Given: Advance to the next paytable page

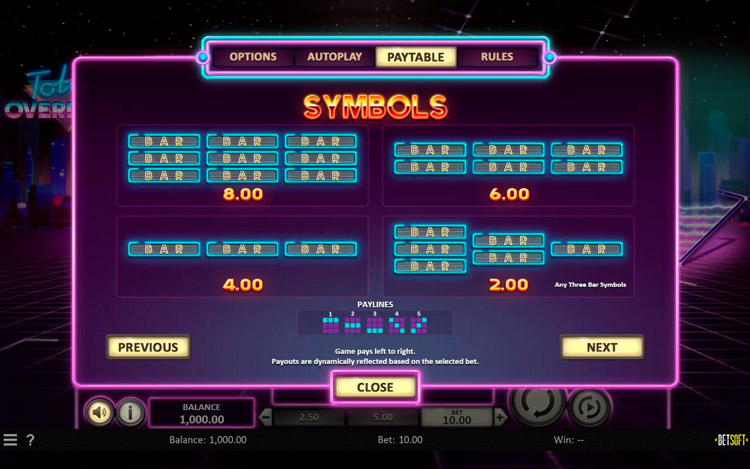Looking at the screenshot, I should point(602,347).
